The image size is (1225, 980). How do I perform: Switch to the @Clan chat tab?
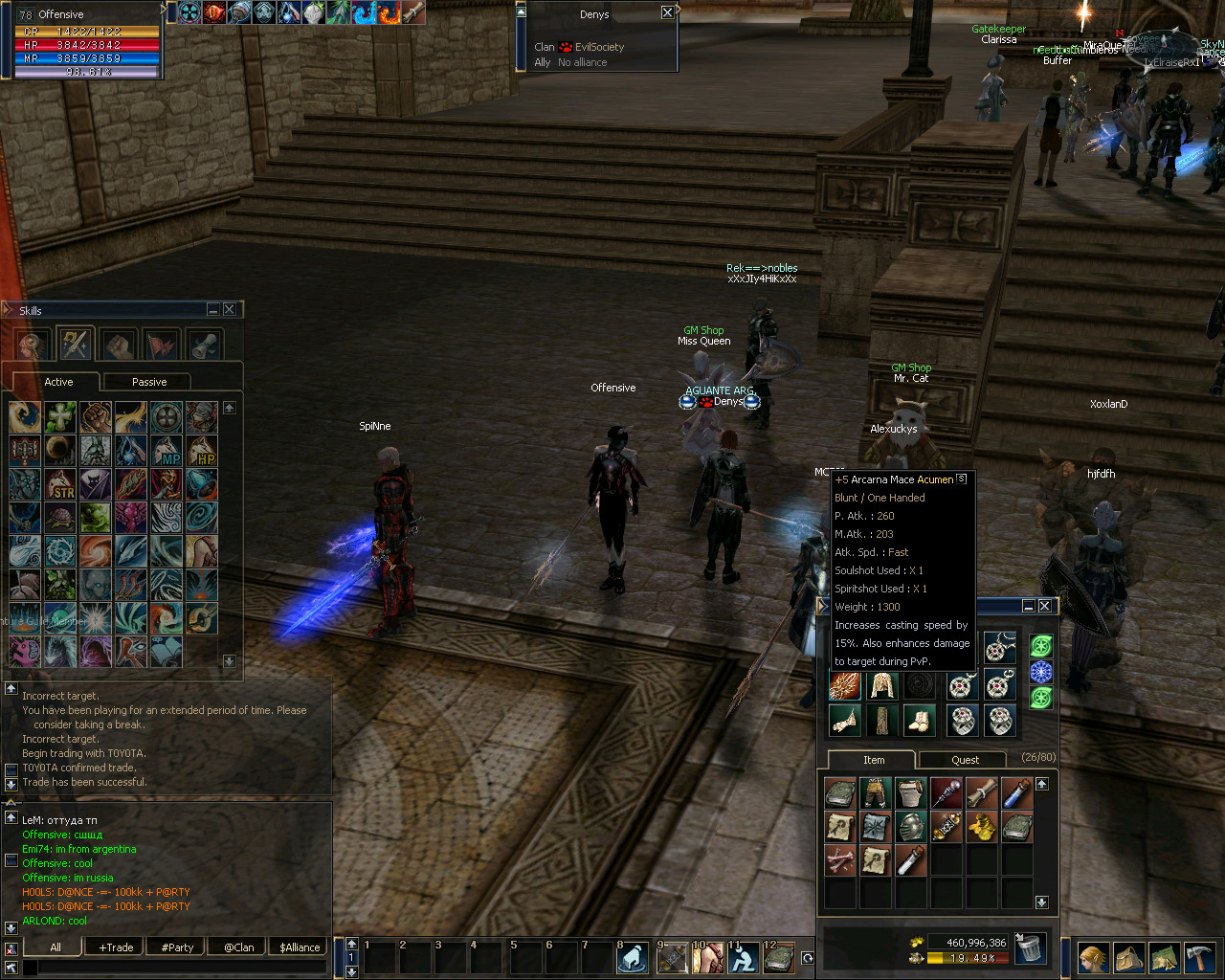[239, 947]
